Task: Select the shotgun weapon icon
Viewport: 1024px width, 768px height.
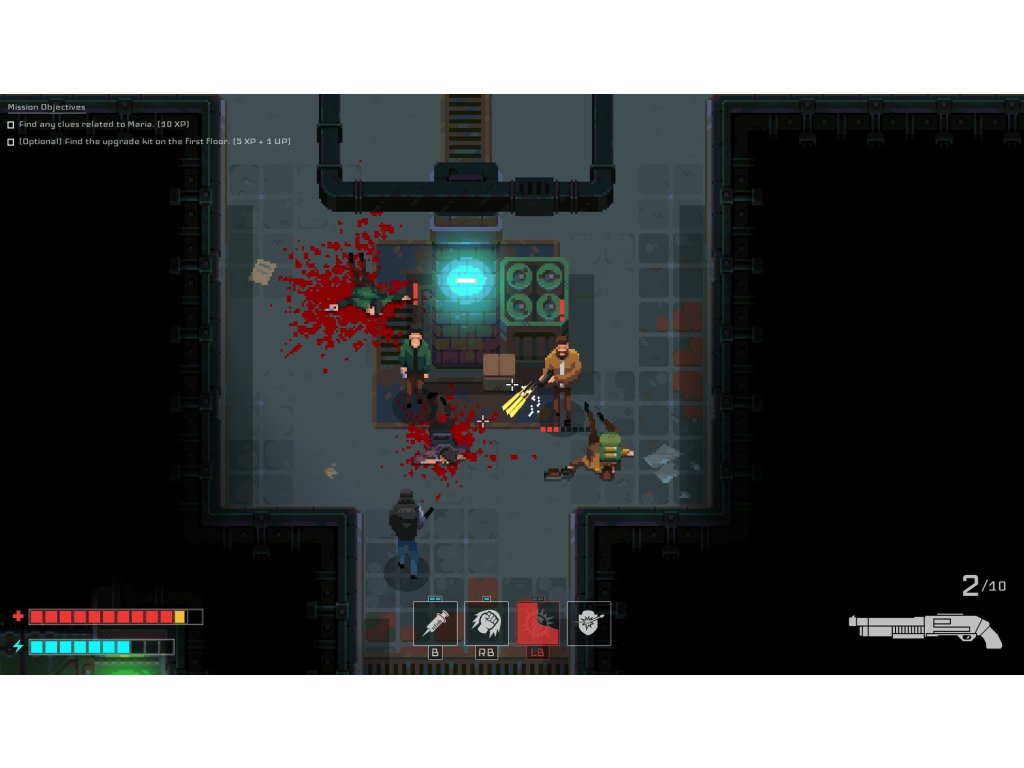Action: 925,629
